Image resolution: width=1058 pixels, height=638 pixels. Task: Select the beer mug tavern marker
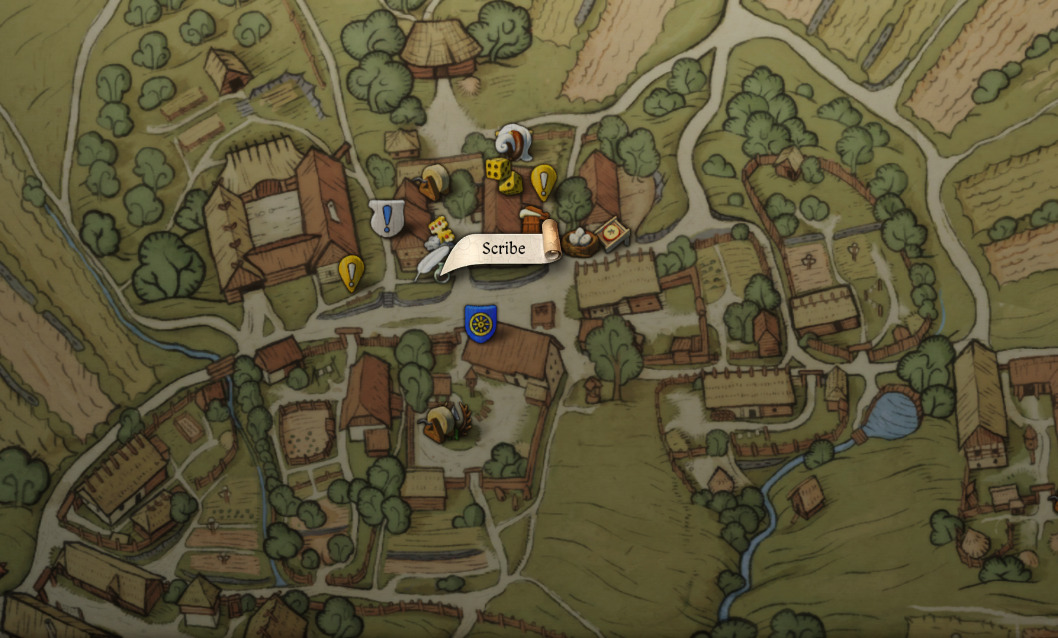point(531,219)
